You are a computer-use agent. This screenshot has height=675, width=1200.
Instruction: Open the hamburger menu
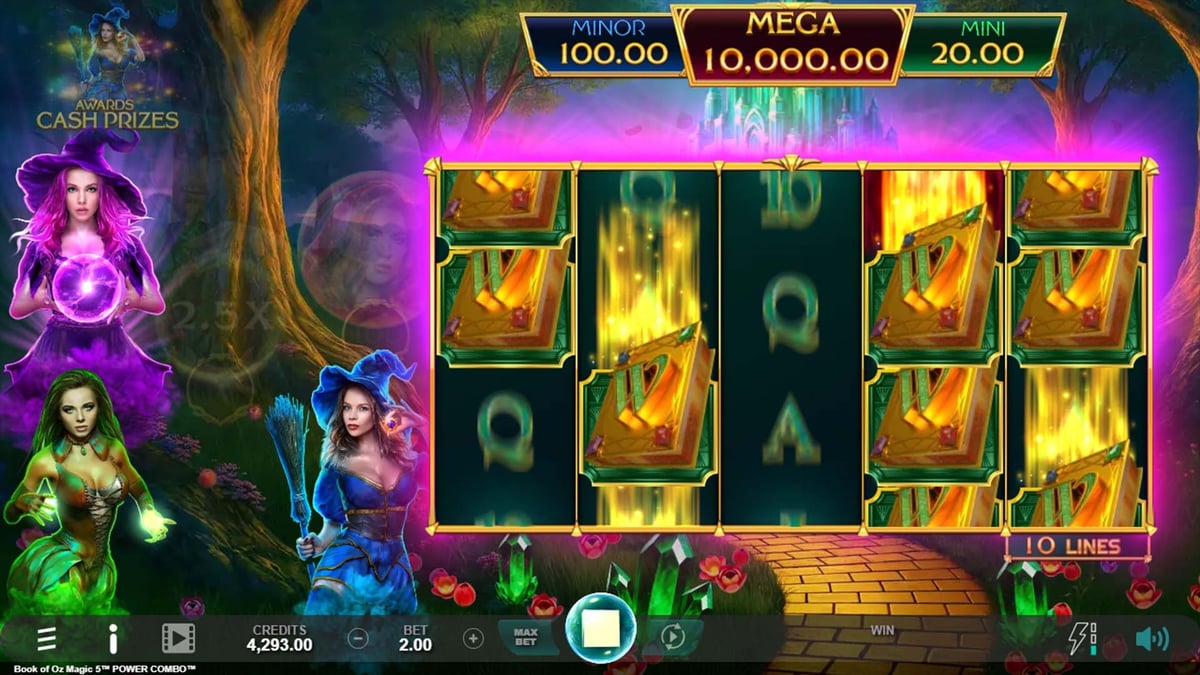click(46, 638)
